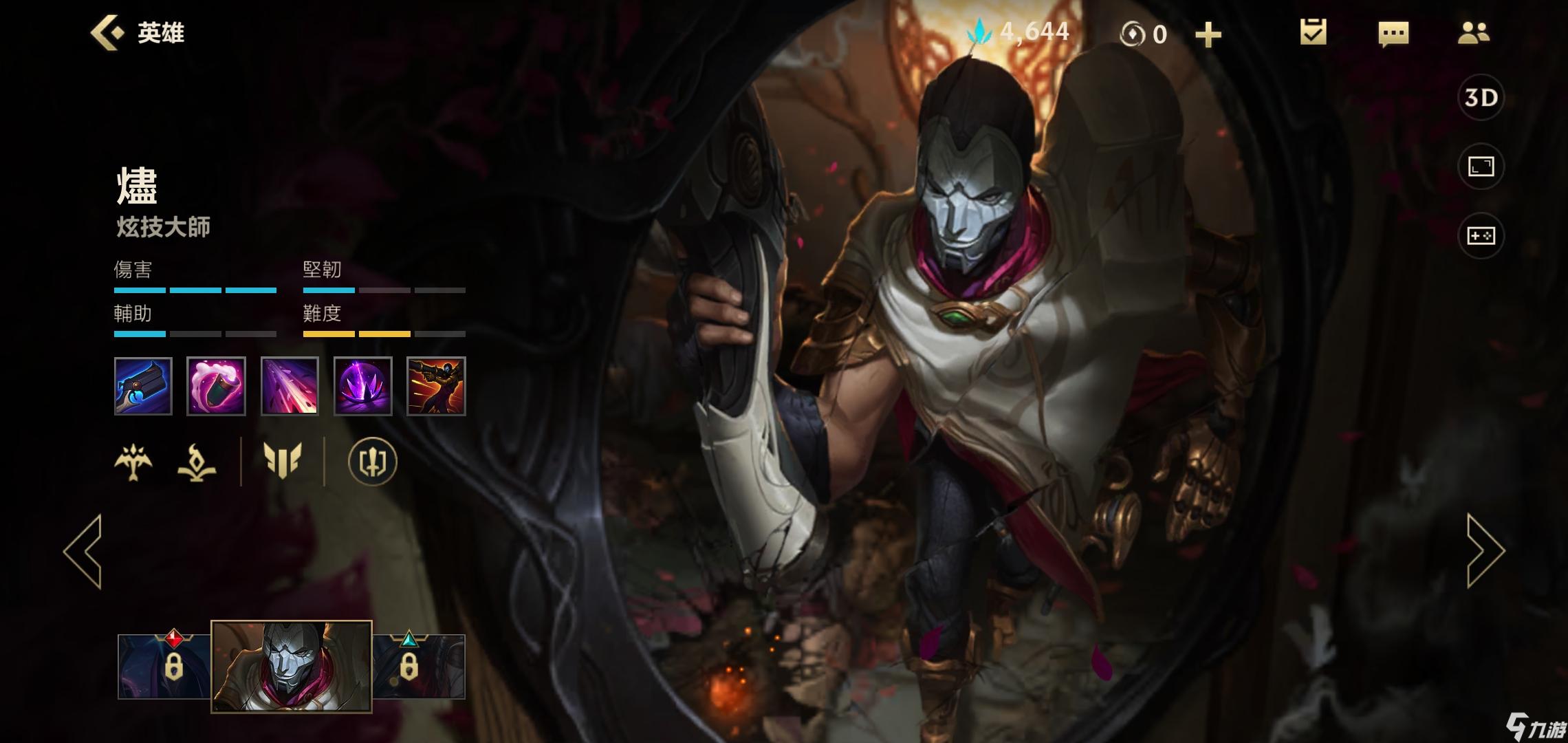Open the circular trident build icon
Screen dimensions: 1568x743
point(372,462)
